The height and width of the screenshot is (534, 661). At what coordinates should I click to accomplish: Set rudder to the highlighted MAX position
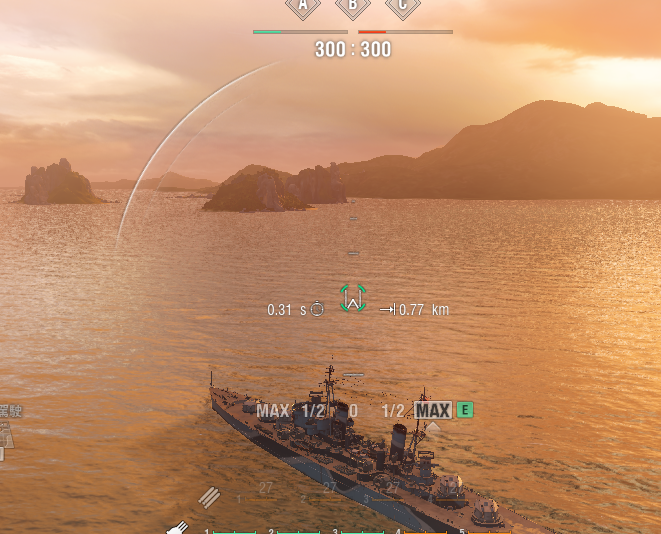click(433, 410)
